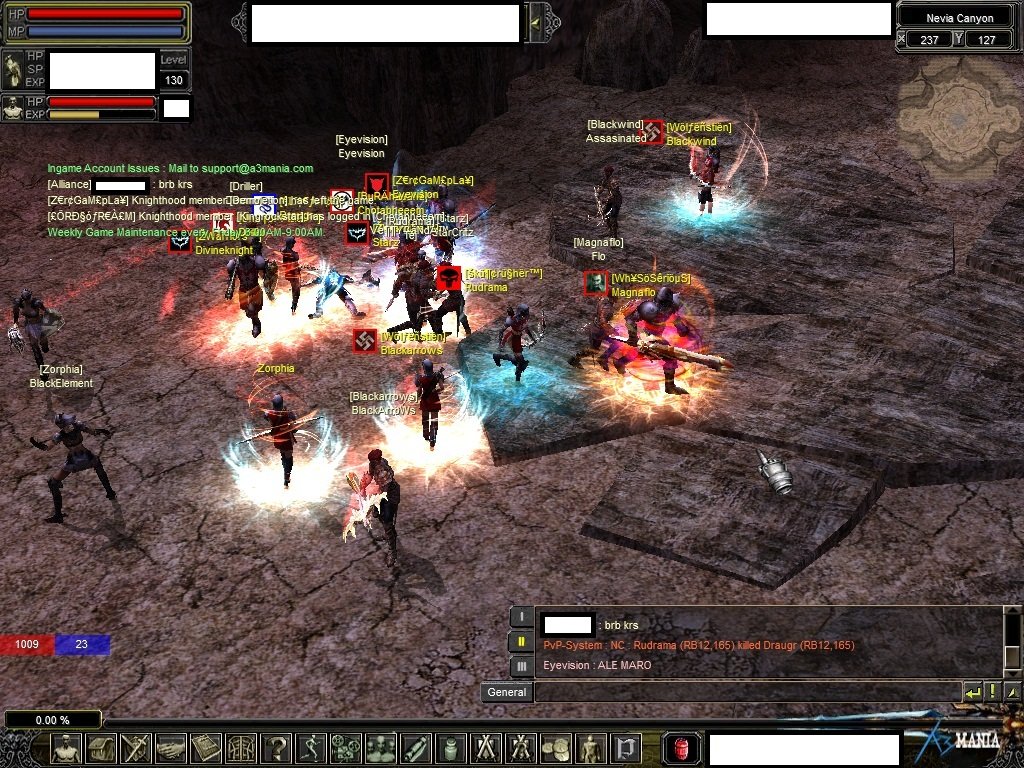The height and width of the screenshot is (768, 1024).
Task: Open the inventory bag icon
Action: pyautogui.click(x=101, y=748)
